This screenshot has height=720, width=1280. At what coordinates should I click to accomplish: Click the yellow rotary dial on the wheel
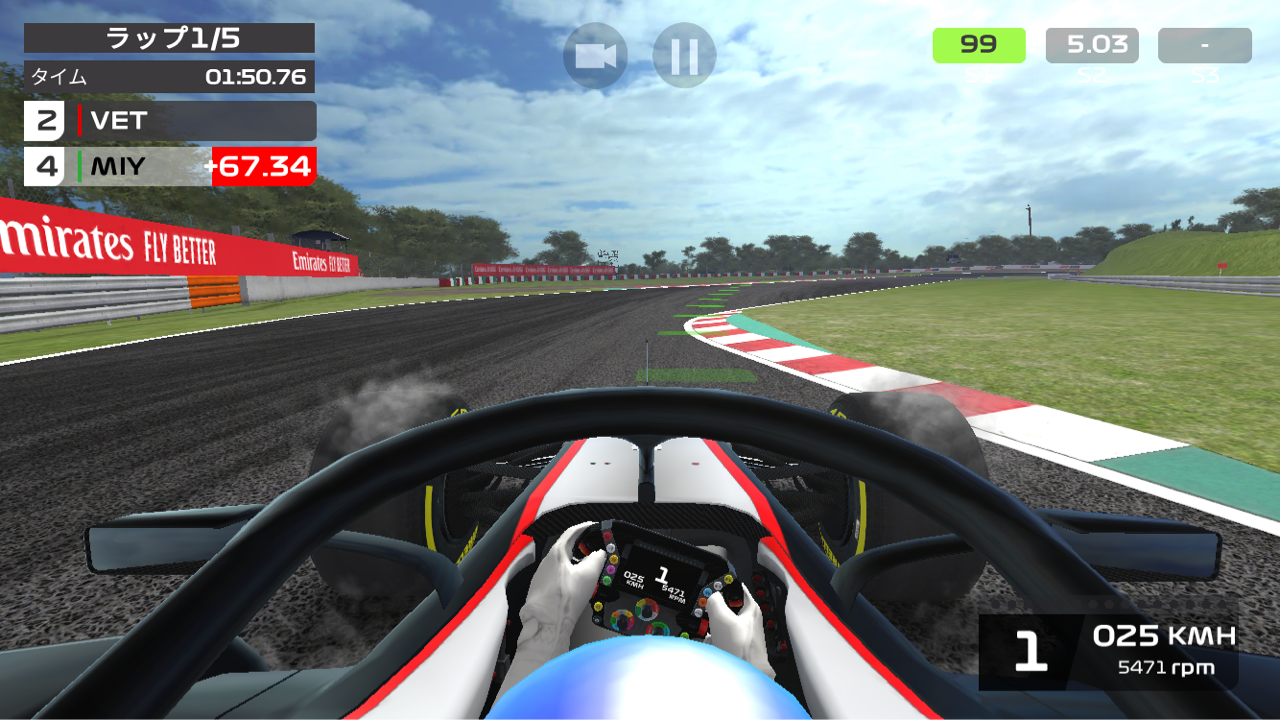coord(598,605)
